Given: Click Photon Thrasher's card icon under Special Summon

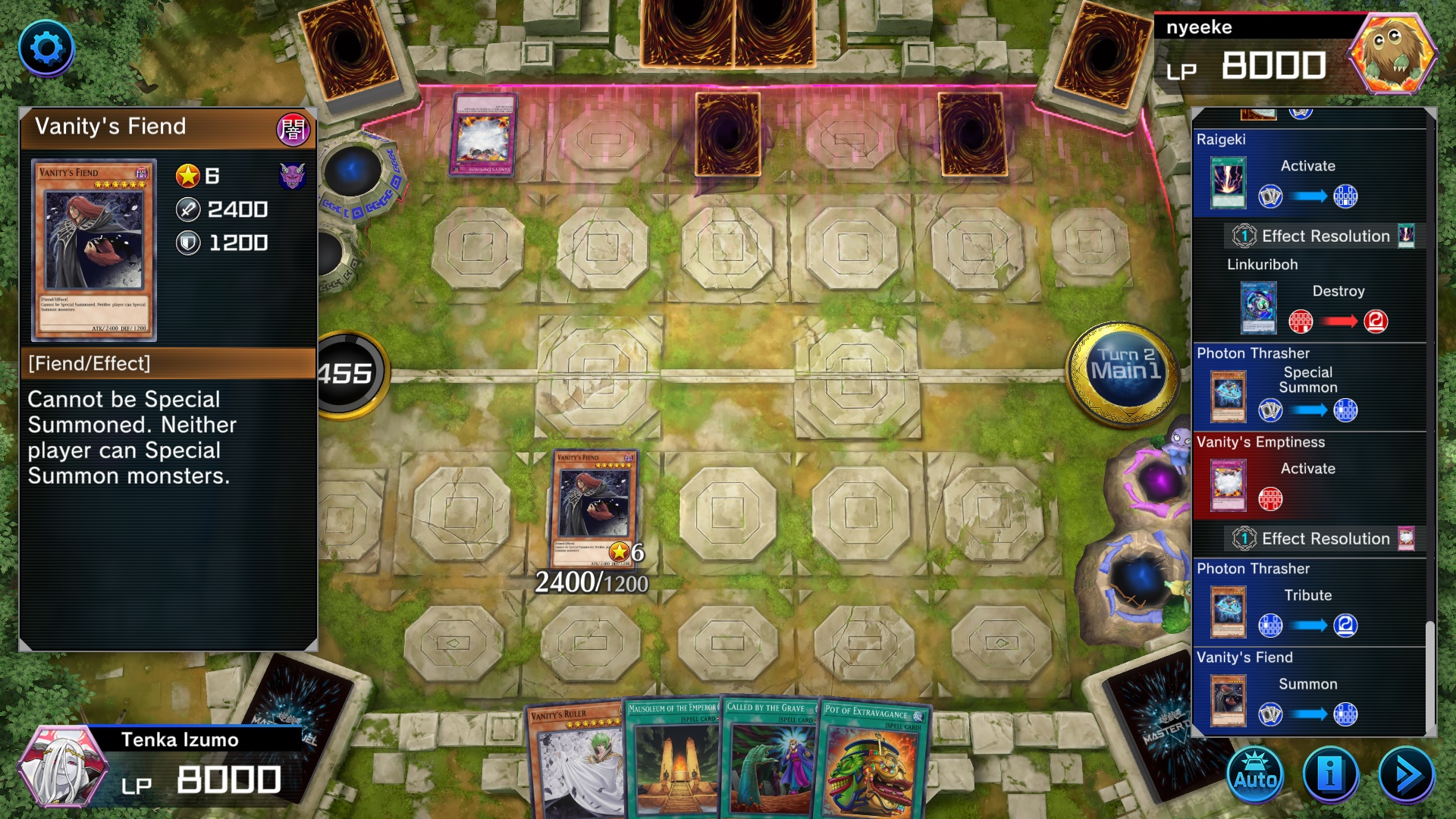Looking at the screenshot, I should [1227, 396].
